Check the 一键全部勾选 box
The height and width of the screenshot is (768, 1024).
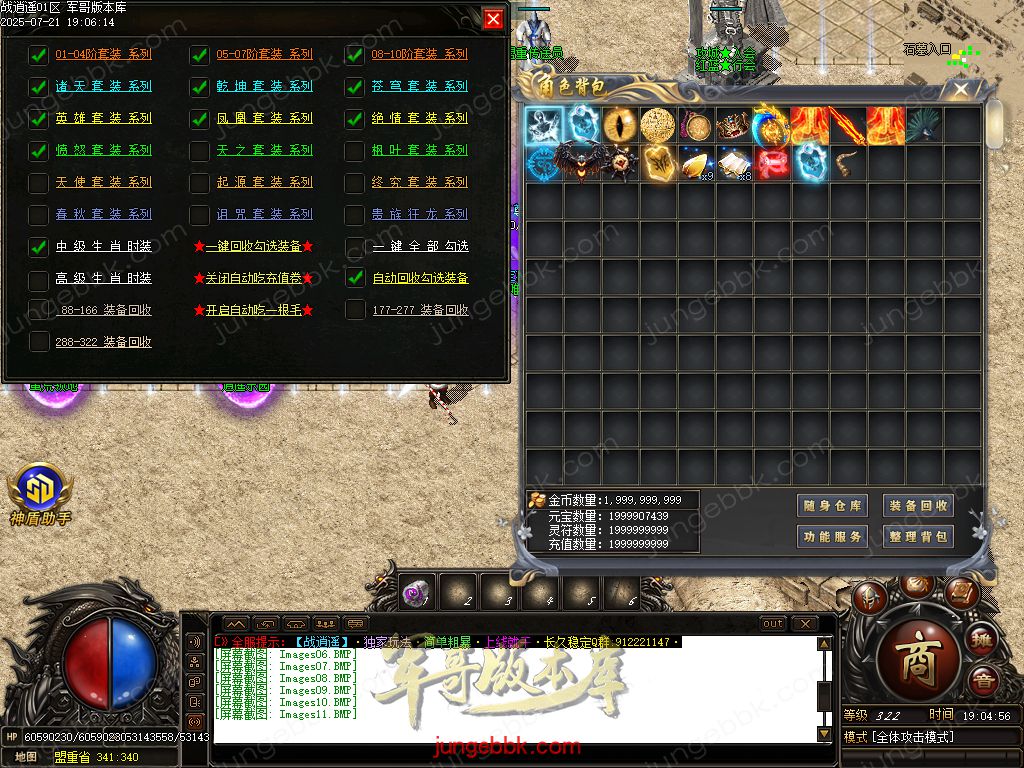tap(355, 247)
